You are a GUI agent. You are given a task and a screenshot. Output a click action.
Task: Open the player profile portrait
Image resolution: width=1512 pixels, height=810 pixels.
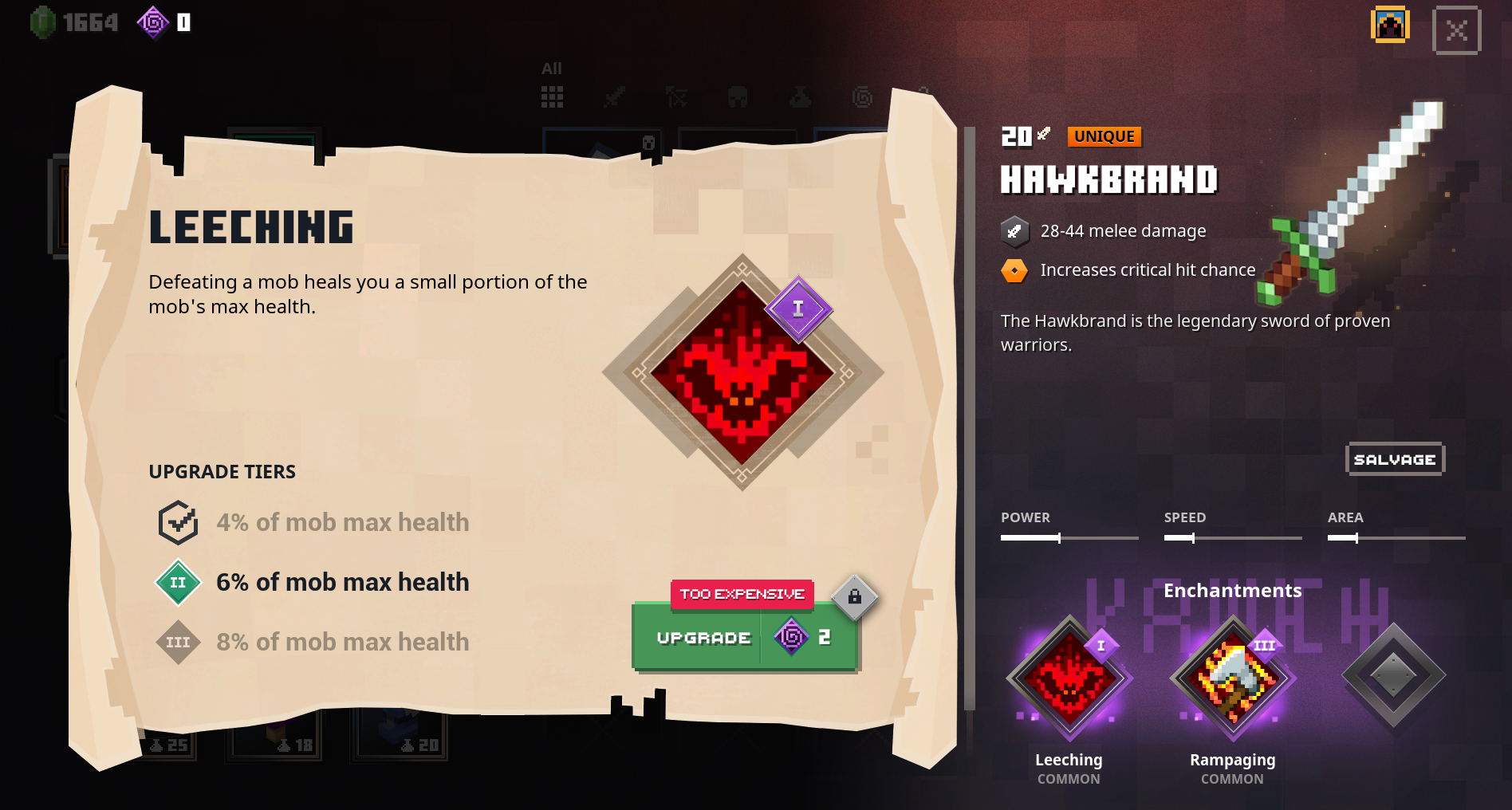[x=1389, y=26]
